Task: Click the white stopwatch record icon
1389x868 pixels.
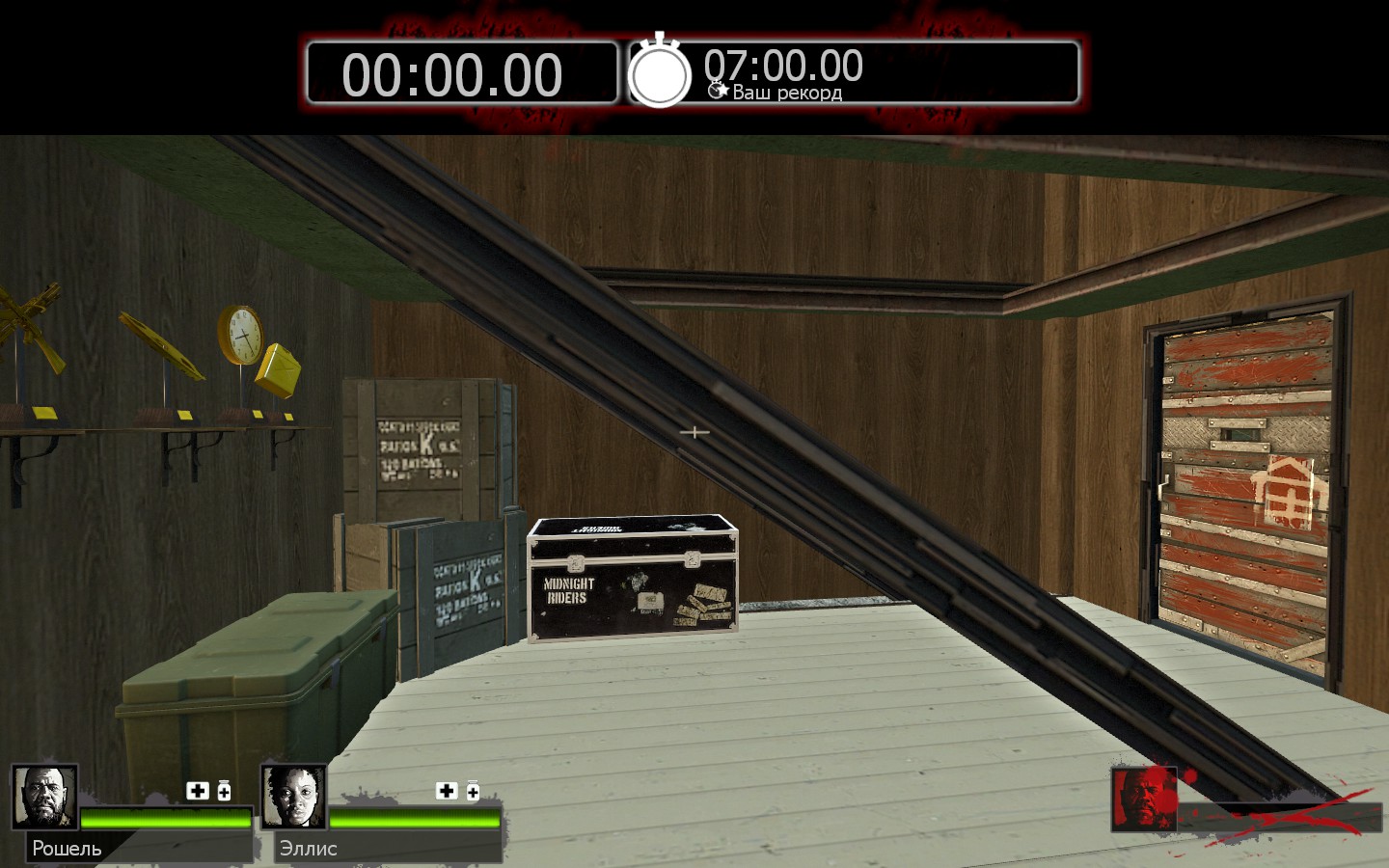Action: 660,71
